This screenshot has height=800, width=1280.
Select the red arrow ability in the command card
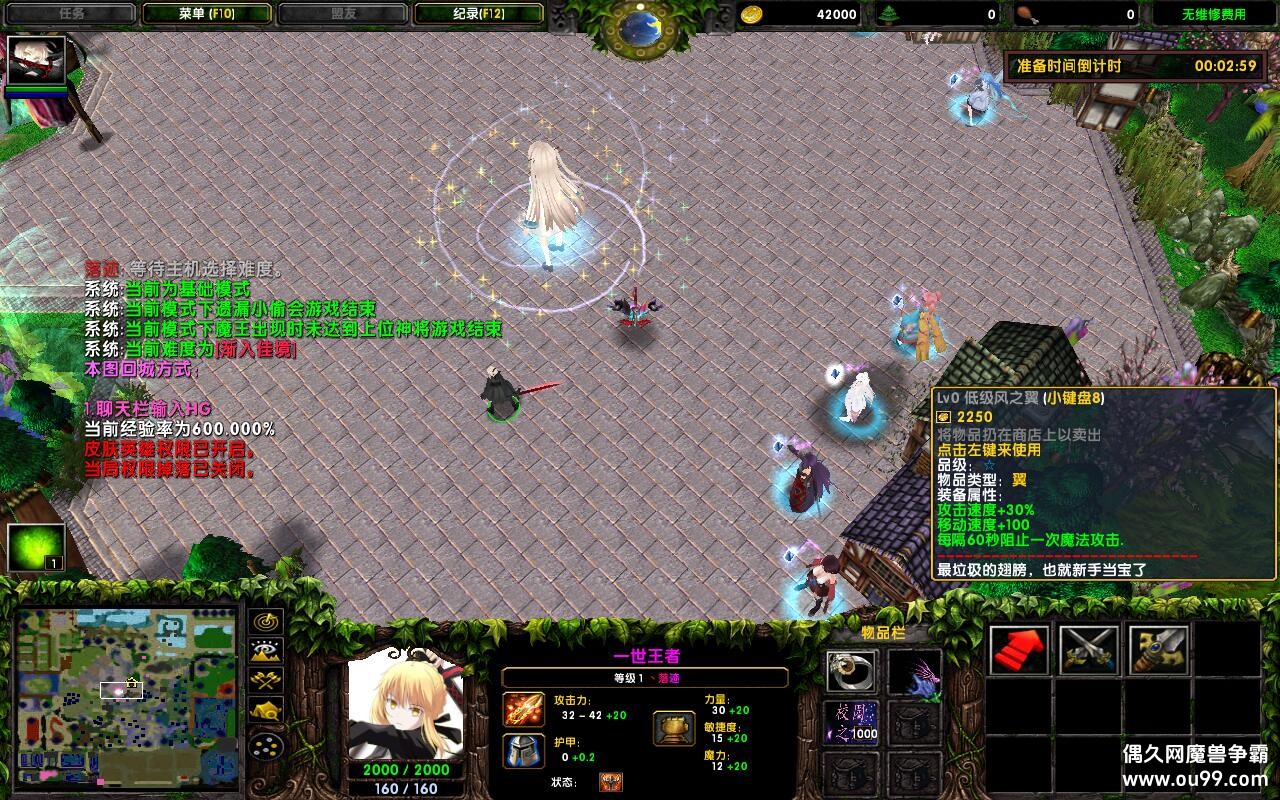[1020, 648]
